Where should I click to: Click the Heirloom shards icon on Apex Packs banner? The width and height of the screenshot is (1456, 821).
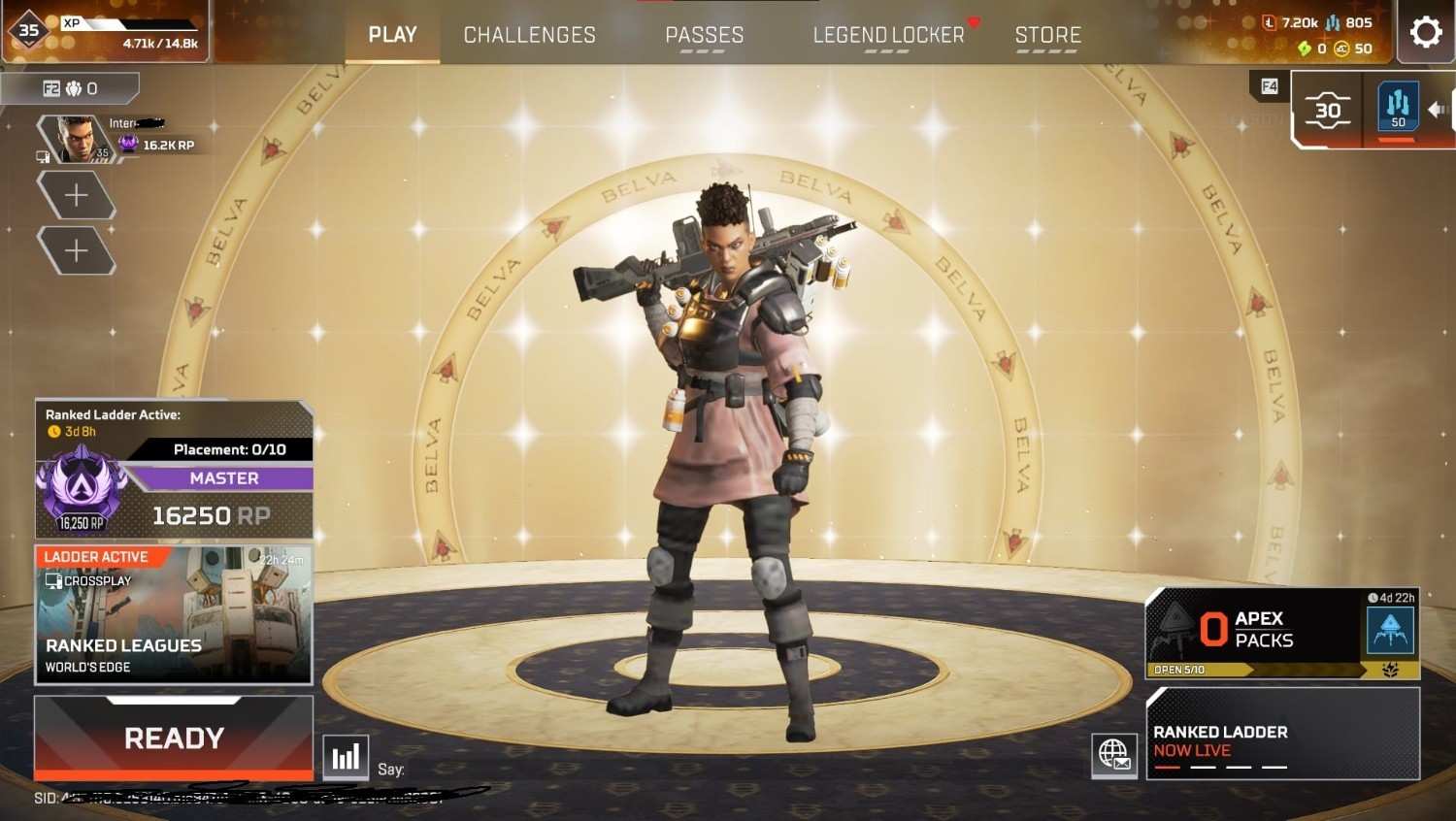click(x=1389, y=670)
